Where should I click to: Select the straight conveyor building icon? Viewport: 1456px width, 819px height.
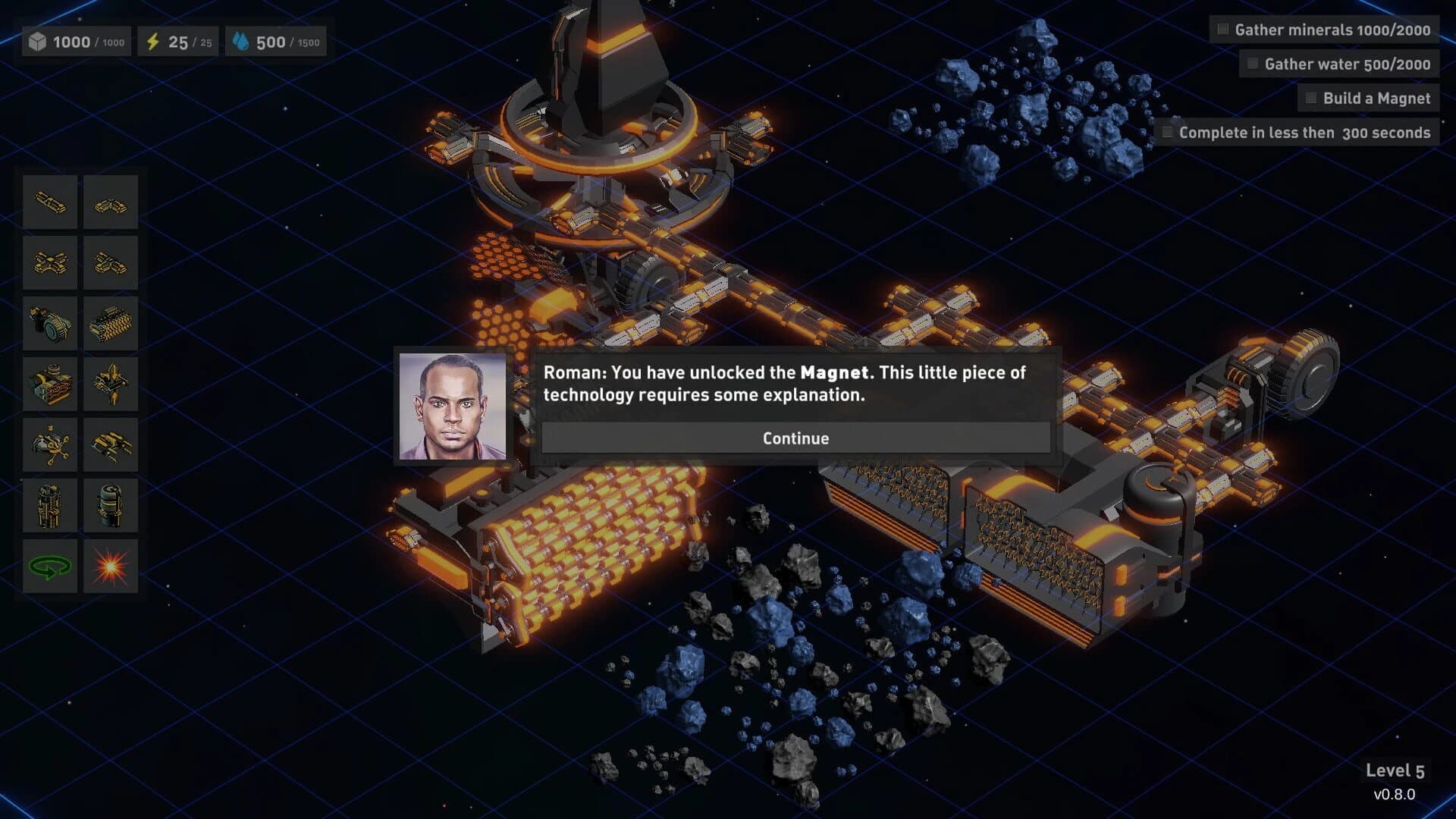[x=49, y=202]
